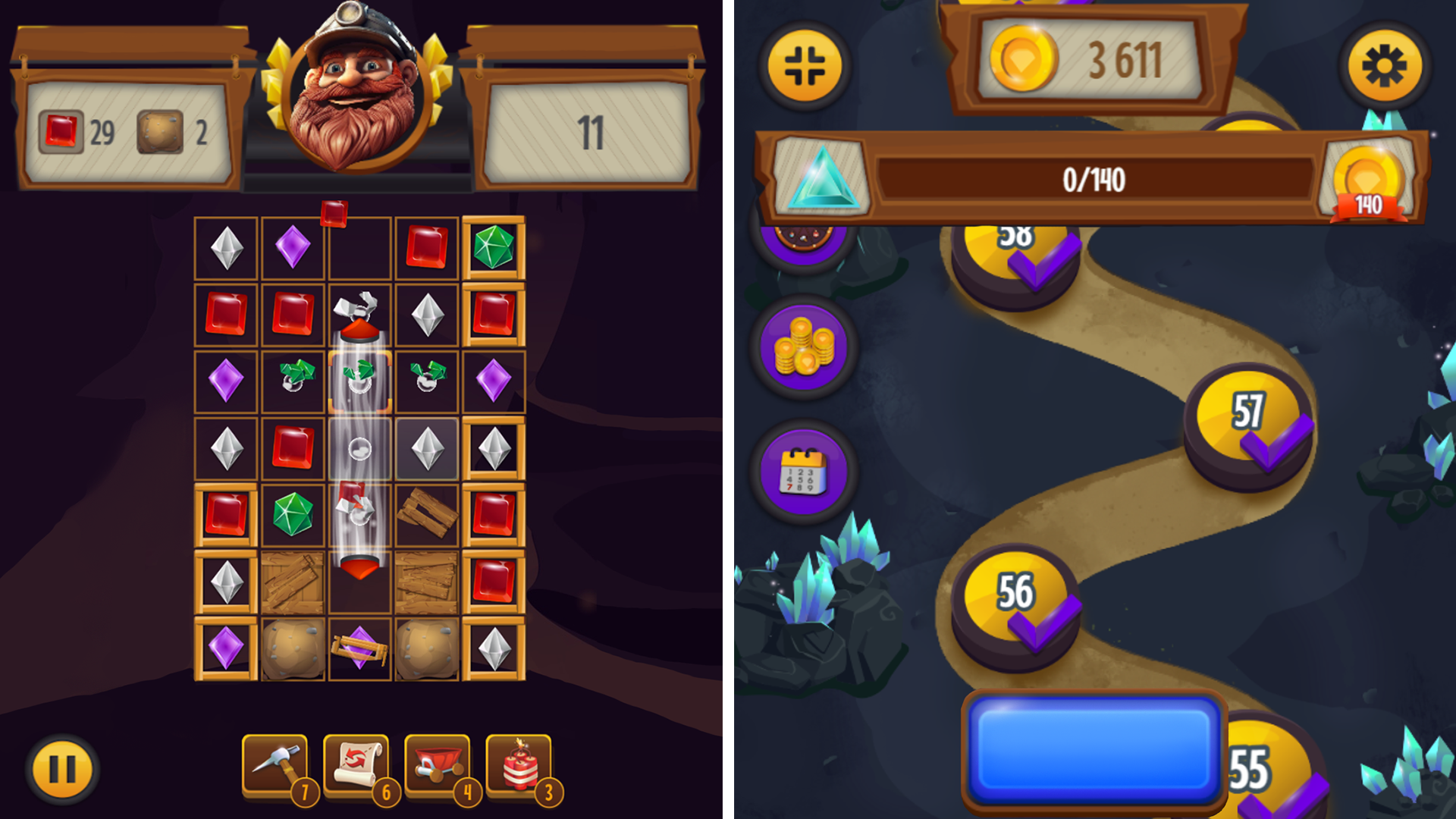Image resolution: width=1456 pixels, height=819 pixels.
Task: Click the grid icon above the sidebar
Action: 806,64
